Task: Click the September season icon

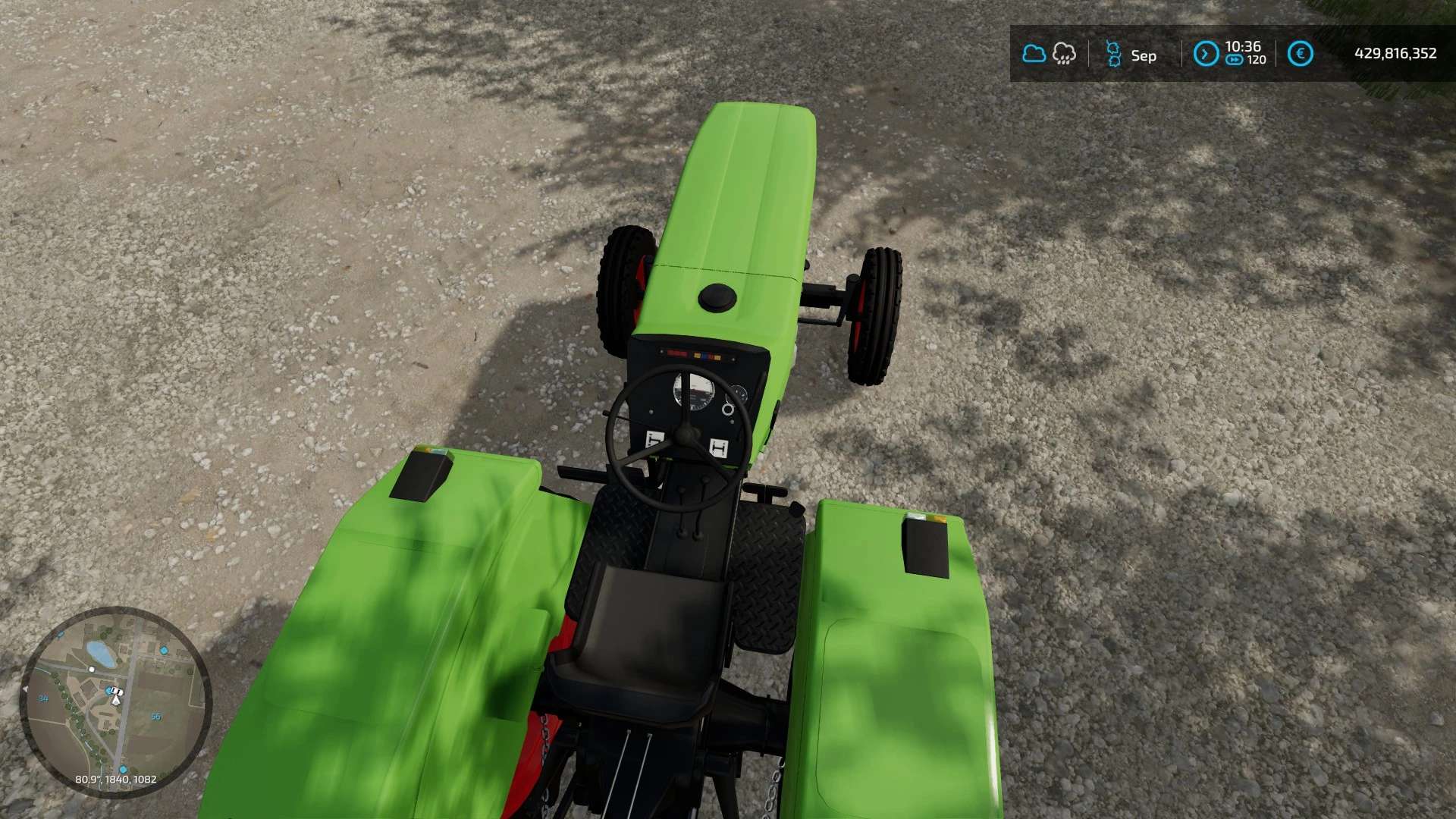Action: [1113, 55]
